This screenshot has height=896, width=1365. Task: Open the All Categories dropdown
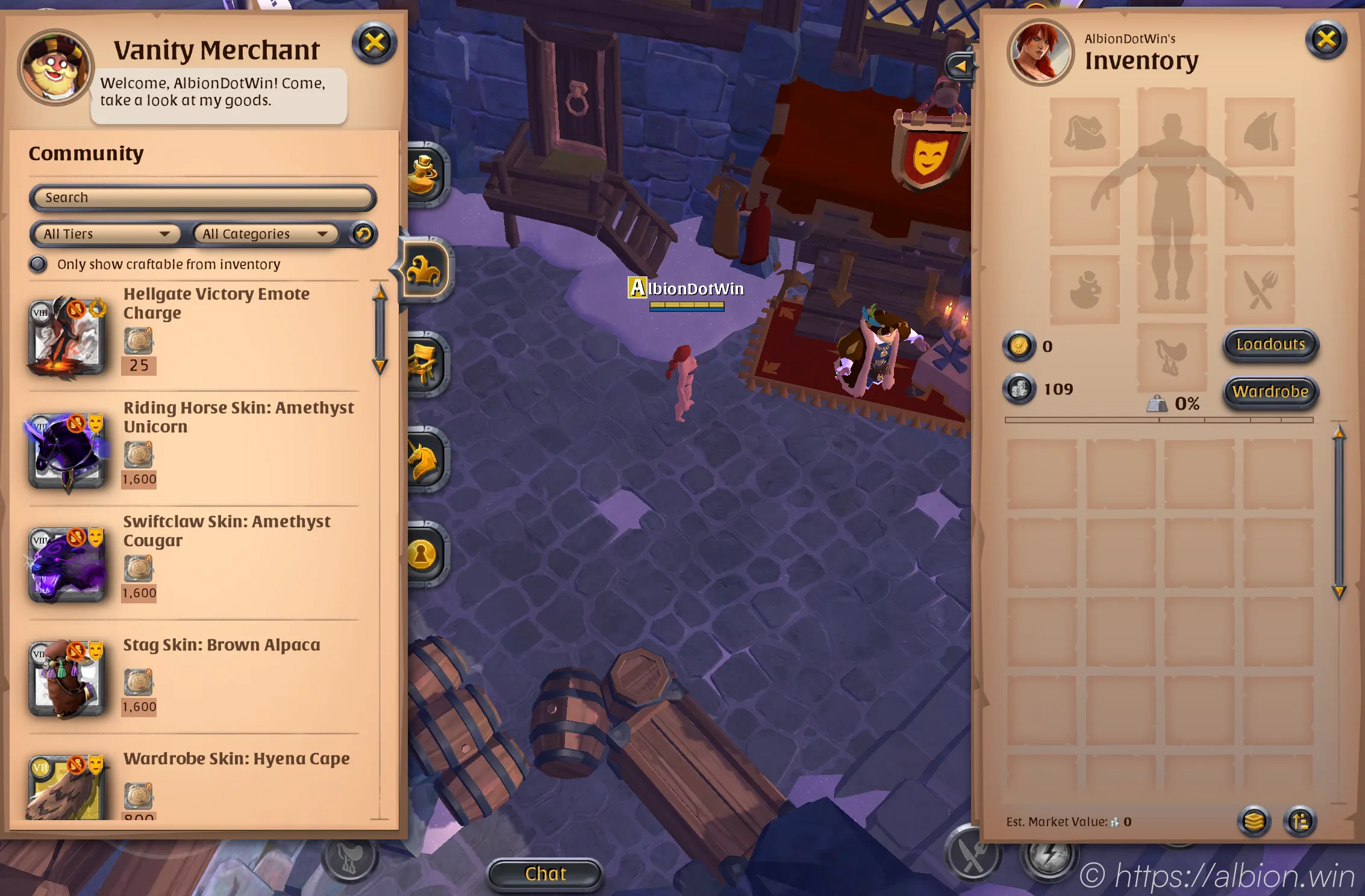tap(265, 234)
